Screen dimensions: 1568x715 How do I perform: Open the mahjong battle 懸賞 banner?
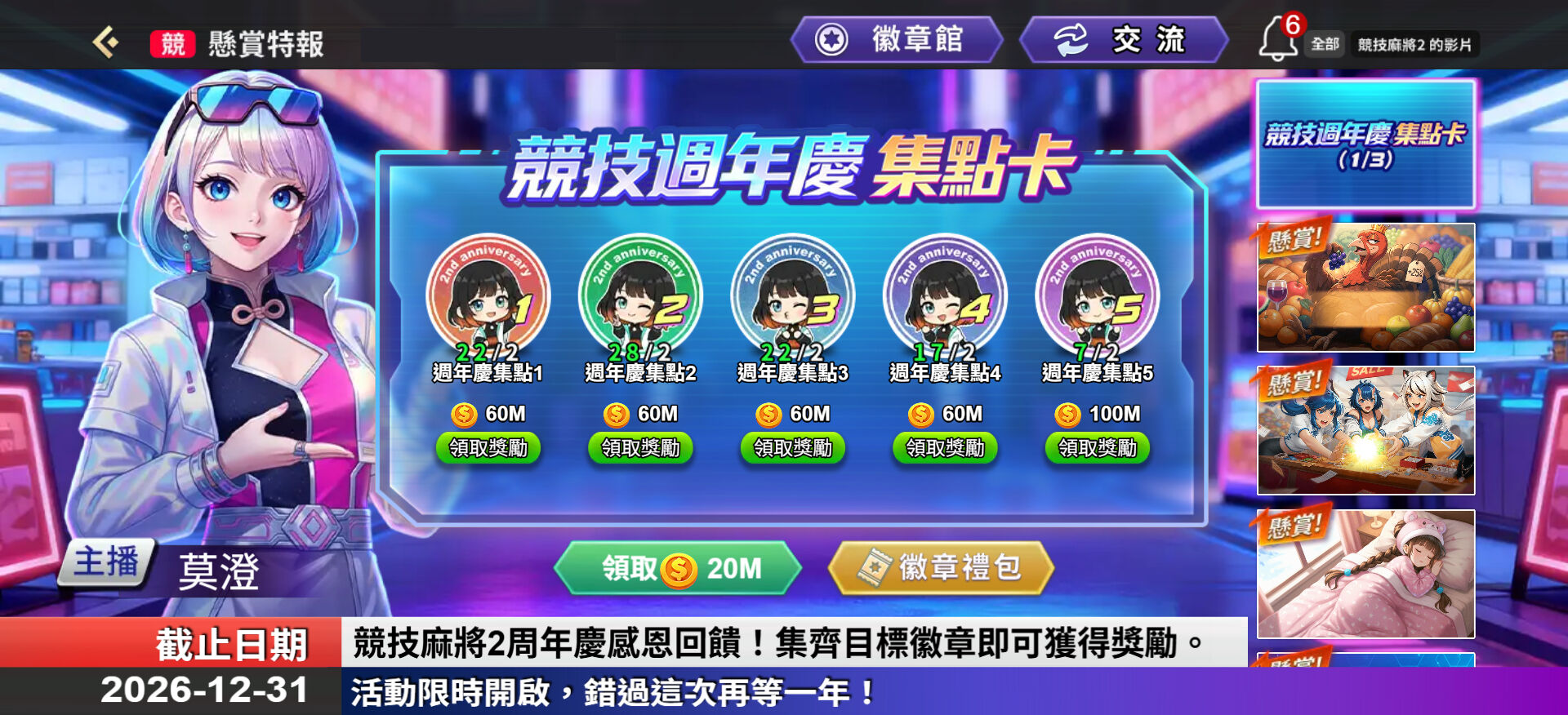(1365, 430)
